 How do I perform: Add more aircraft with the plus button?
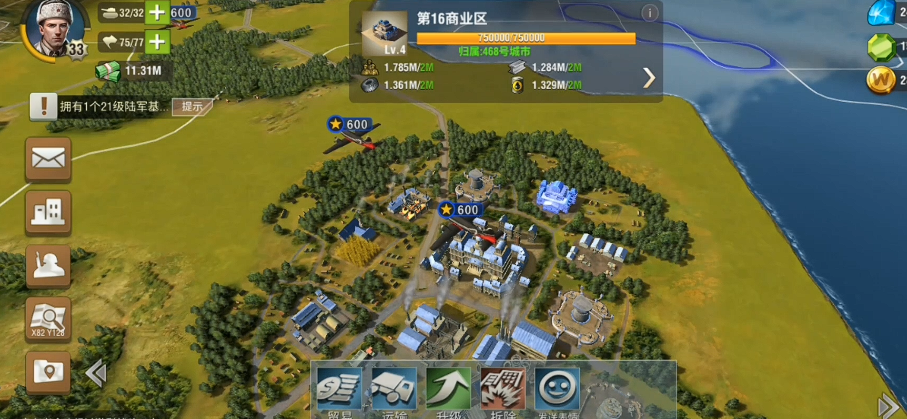(157, 42)
